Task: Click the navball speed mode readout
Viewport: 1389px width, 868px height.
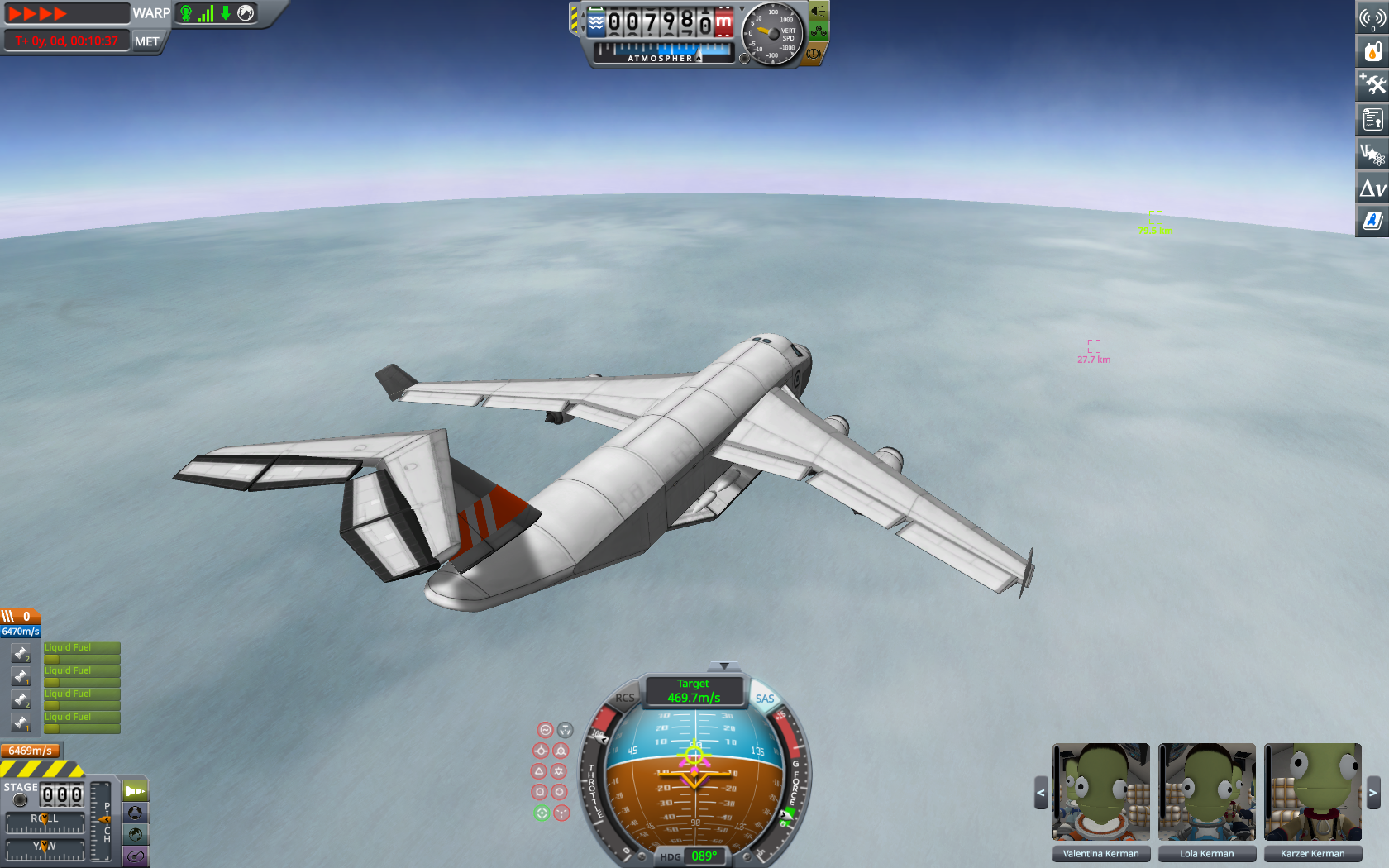Action: (694, 691)
